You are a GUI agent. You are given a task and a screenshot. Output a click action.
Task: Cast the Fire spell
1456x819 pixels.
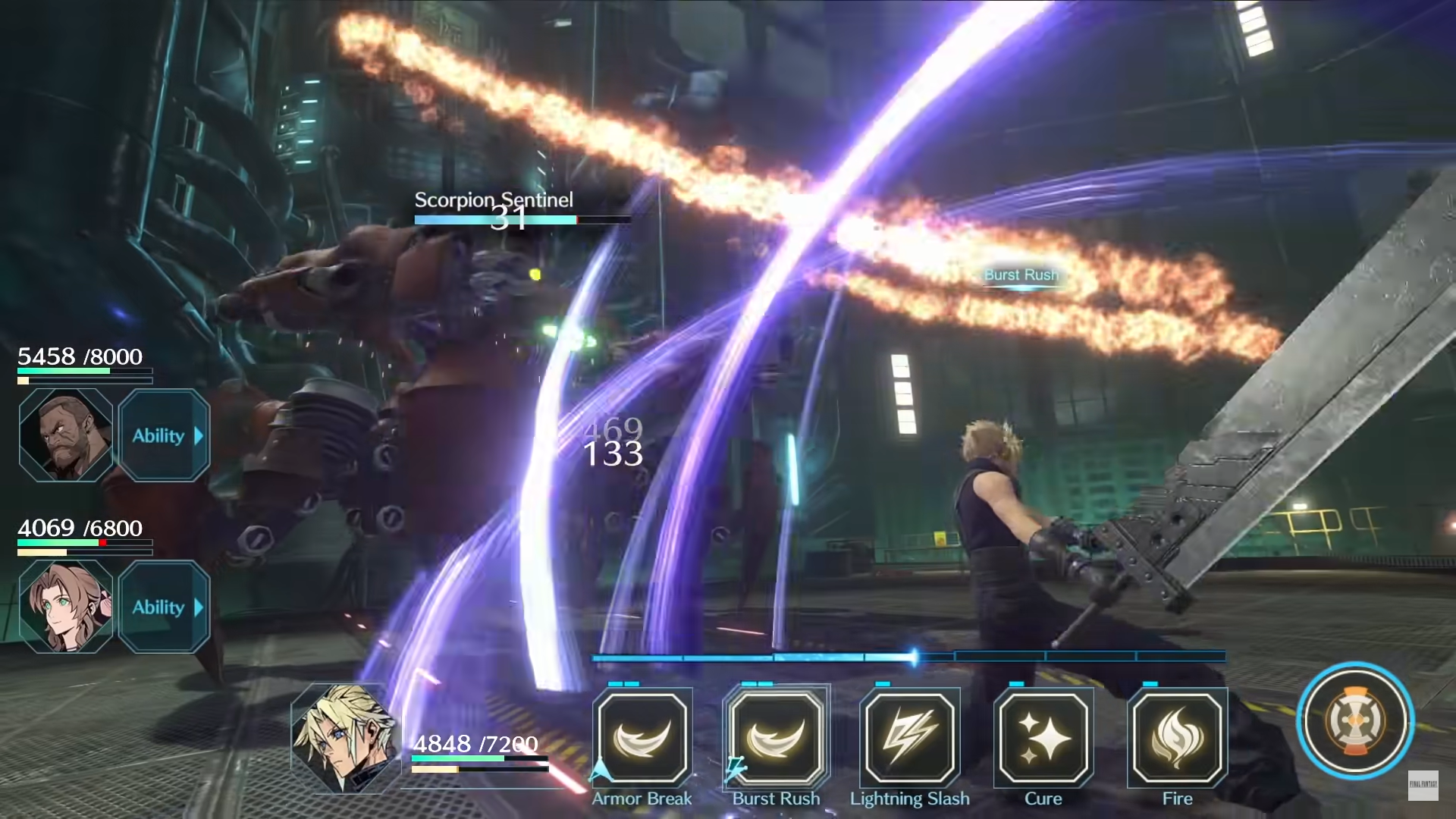(x=1177, y=738)
